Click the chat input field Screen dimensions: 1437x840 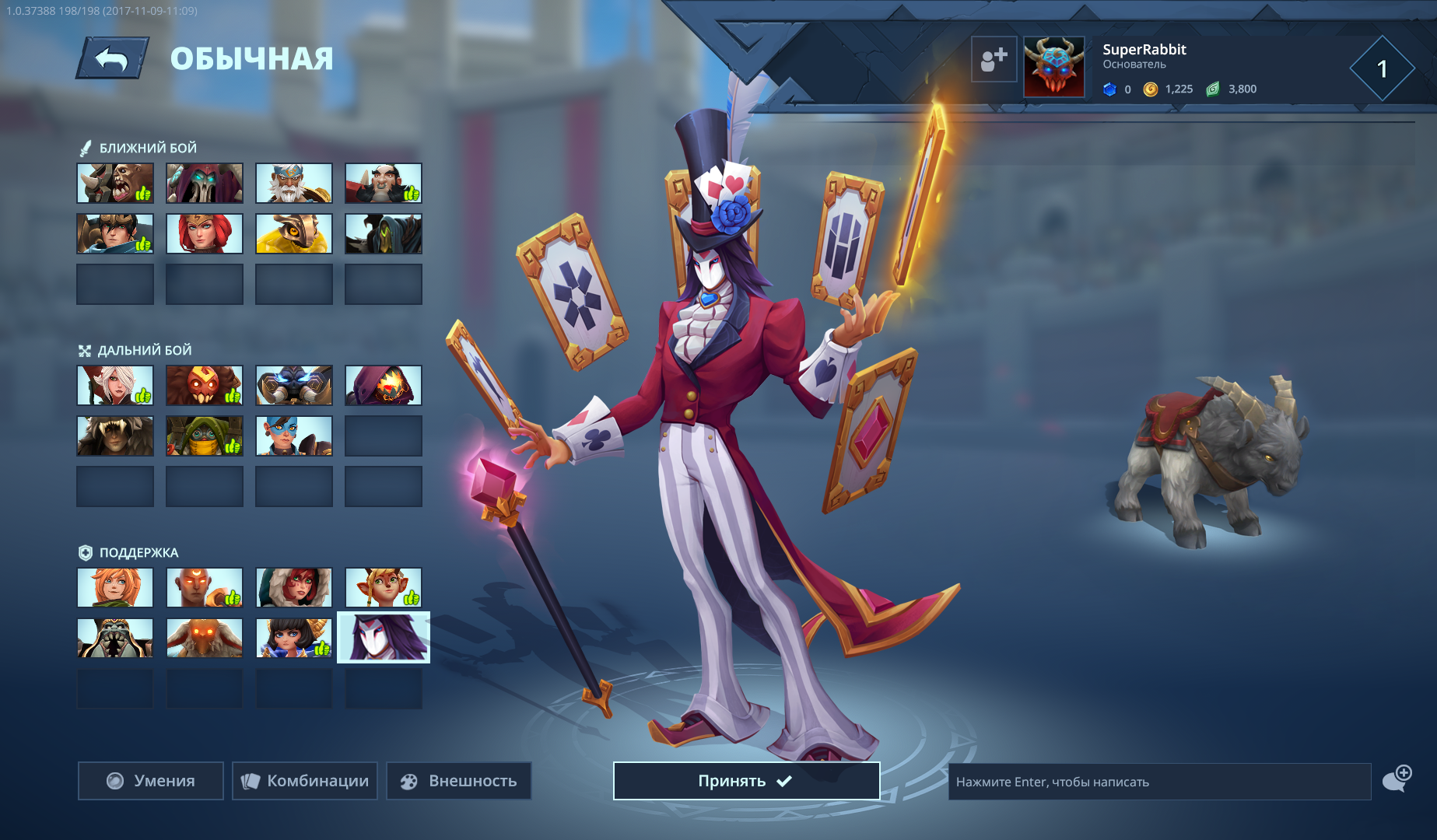pos(1158,782)
